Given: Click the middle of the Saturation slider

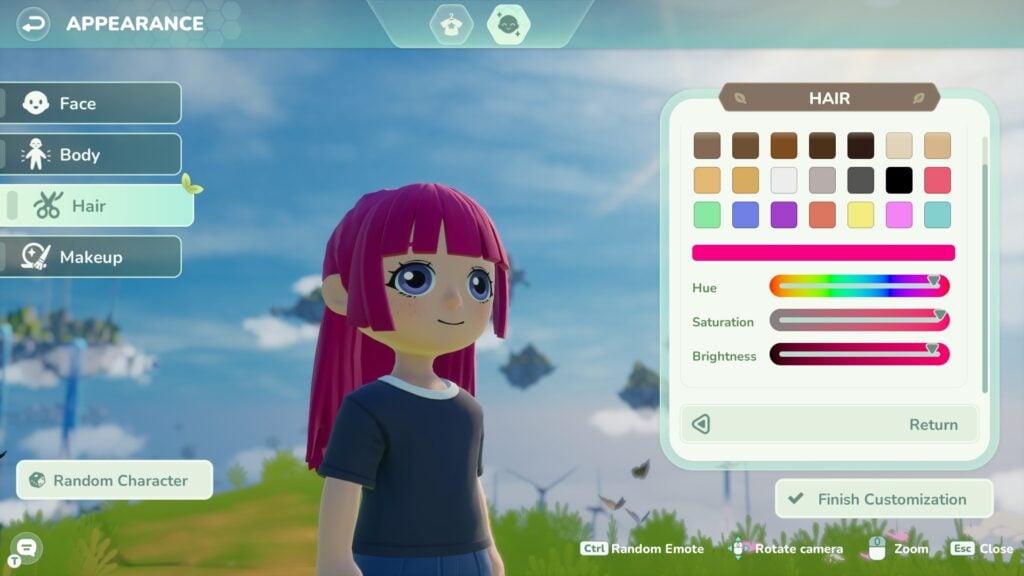Looking at the screenshot, I should (859, 321).
